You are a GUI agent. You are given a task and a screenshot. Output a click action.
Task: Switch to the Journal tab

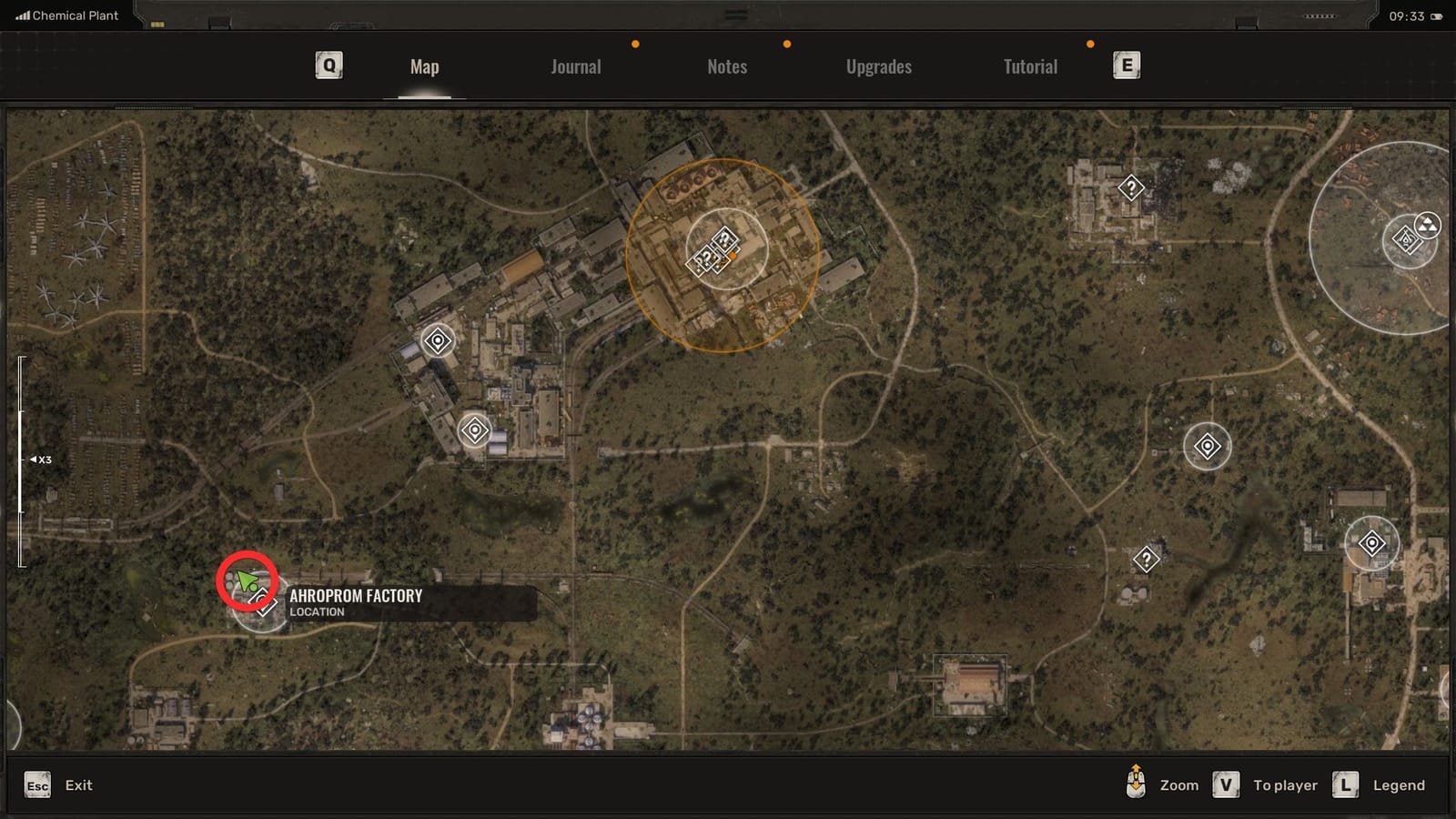(574, 66)
